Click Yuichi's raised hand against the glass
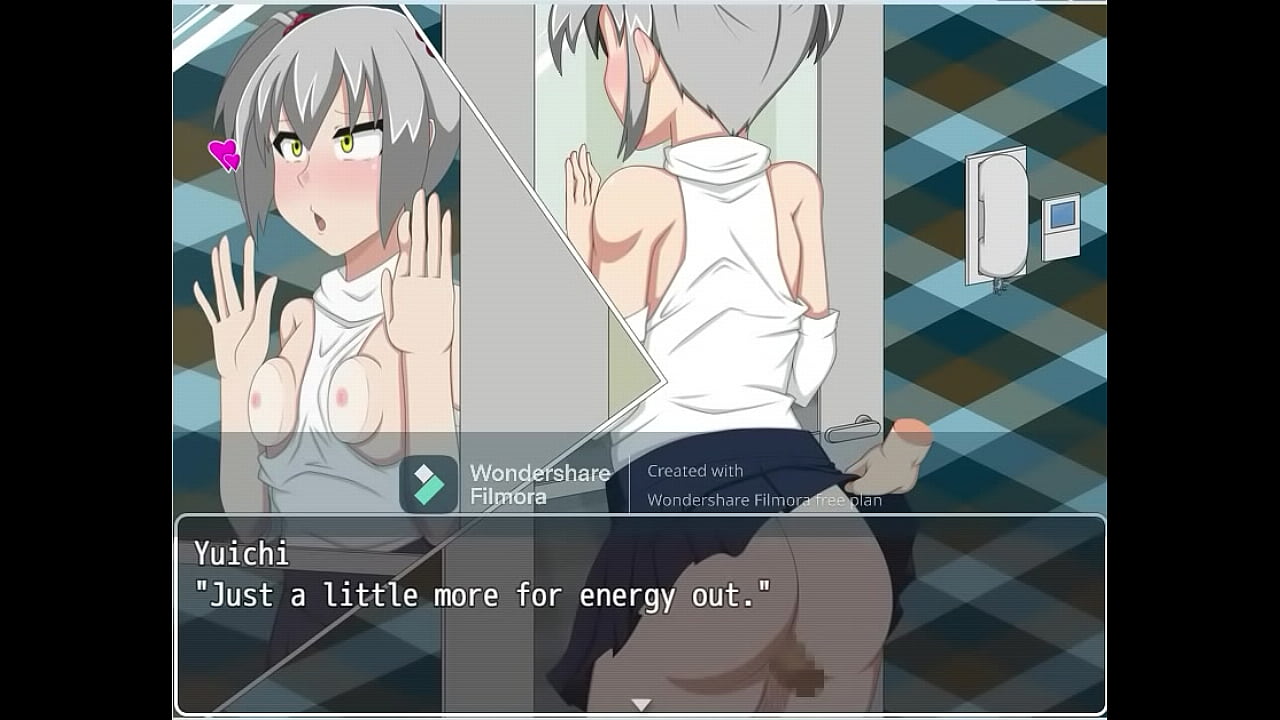This screenshot has width=1280, height=720. pyautogui.click(x=420, y=300)
